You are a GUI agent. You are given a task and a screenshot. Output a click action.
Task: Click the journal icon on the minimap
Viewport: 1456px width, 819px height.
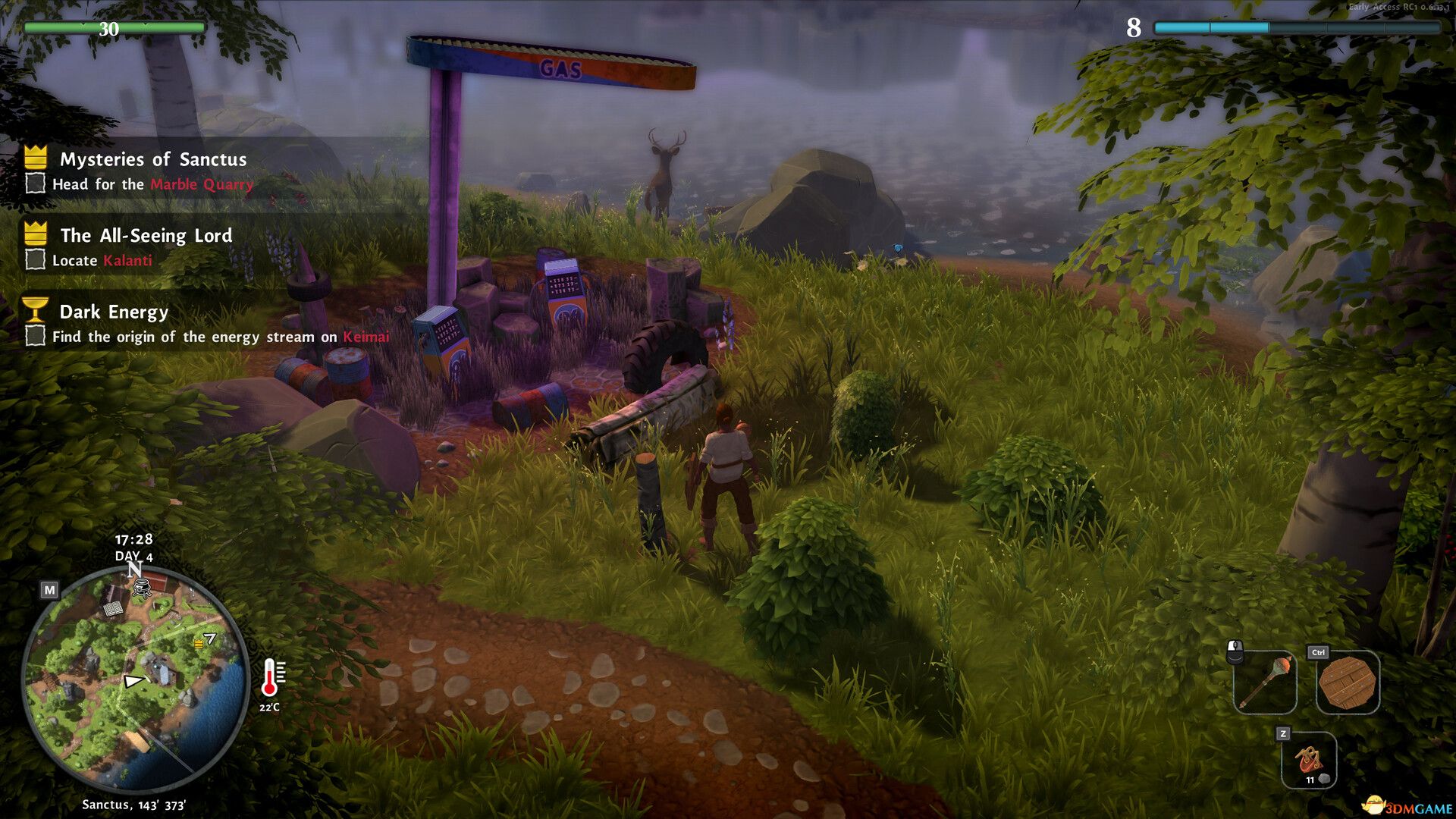tap(114, 609)
